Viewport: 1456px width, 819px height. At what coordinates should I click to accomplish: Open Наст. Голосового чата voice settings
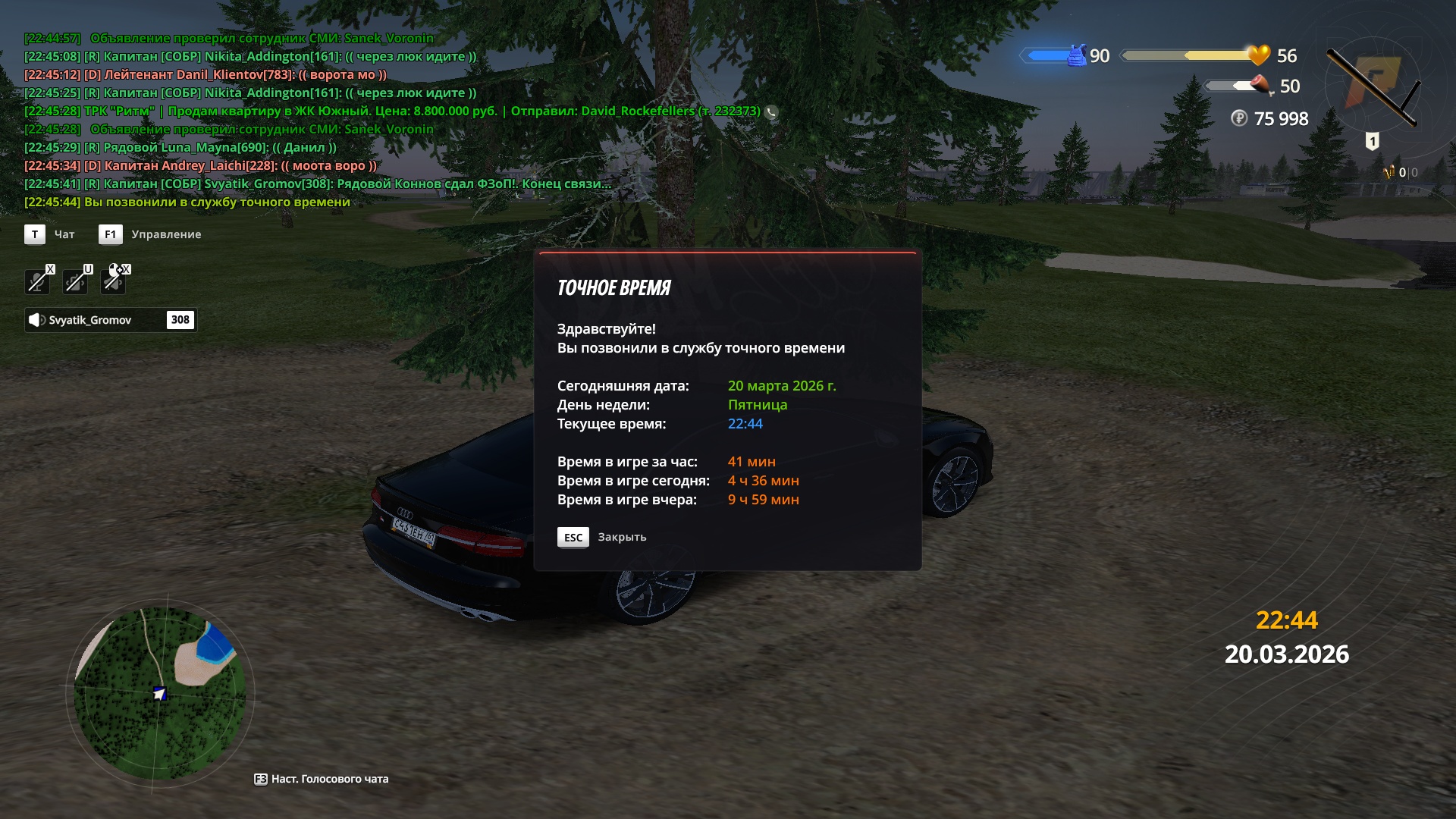pyautogui.click(x=322, y=779)
